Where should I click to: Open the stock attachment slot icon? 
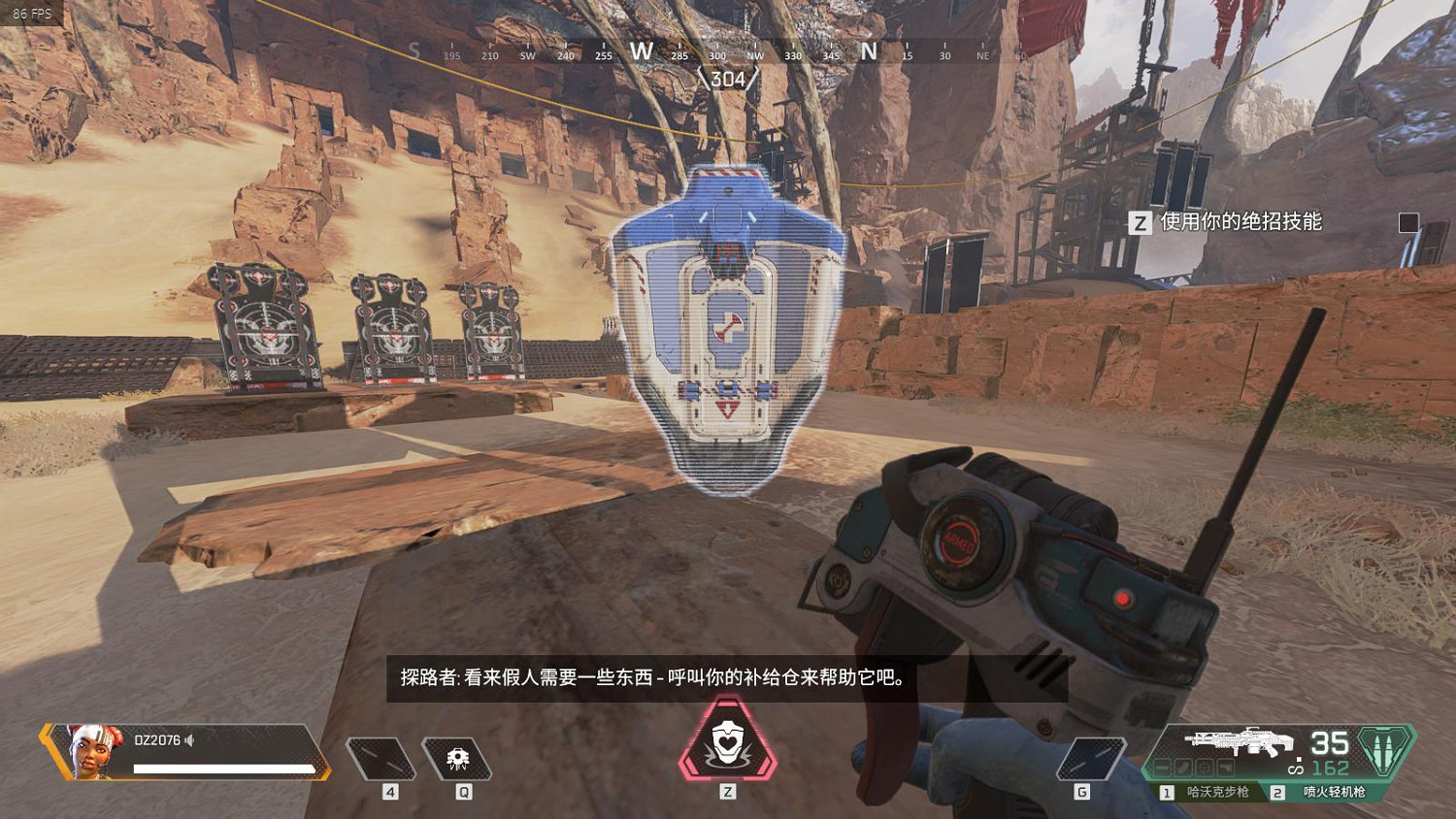(x=1225, y=767)
